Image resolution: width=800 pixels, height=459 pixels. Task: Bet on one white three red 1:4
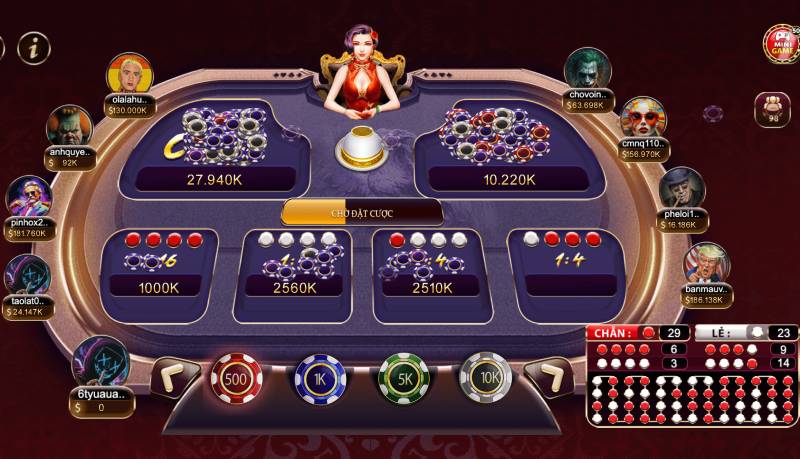(x=566, y=267)
